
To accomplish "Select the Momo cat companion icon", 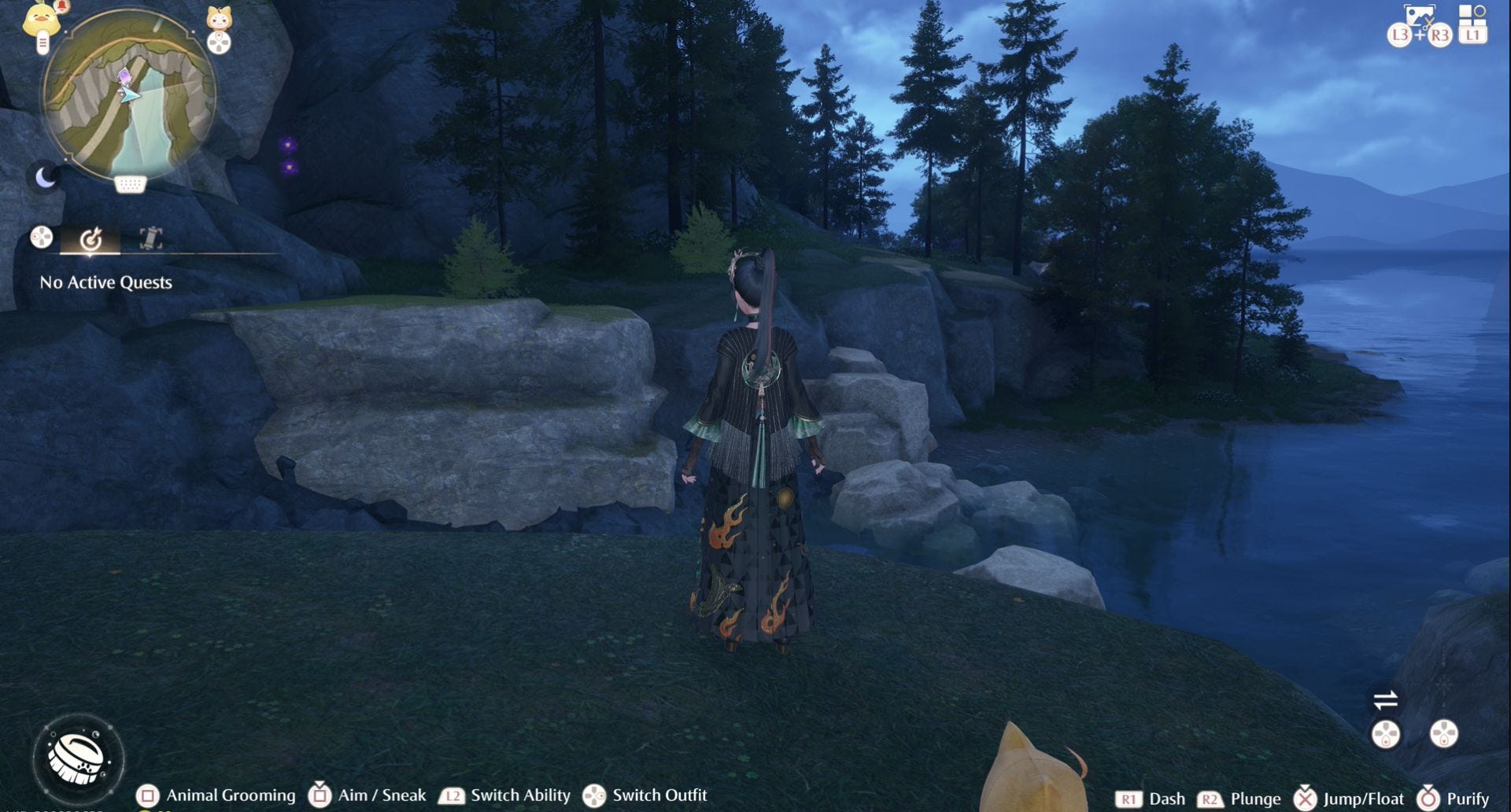I will coord(219,19).
